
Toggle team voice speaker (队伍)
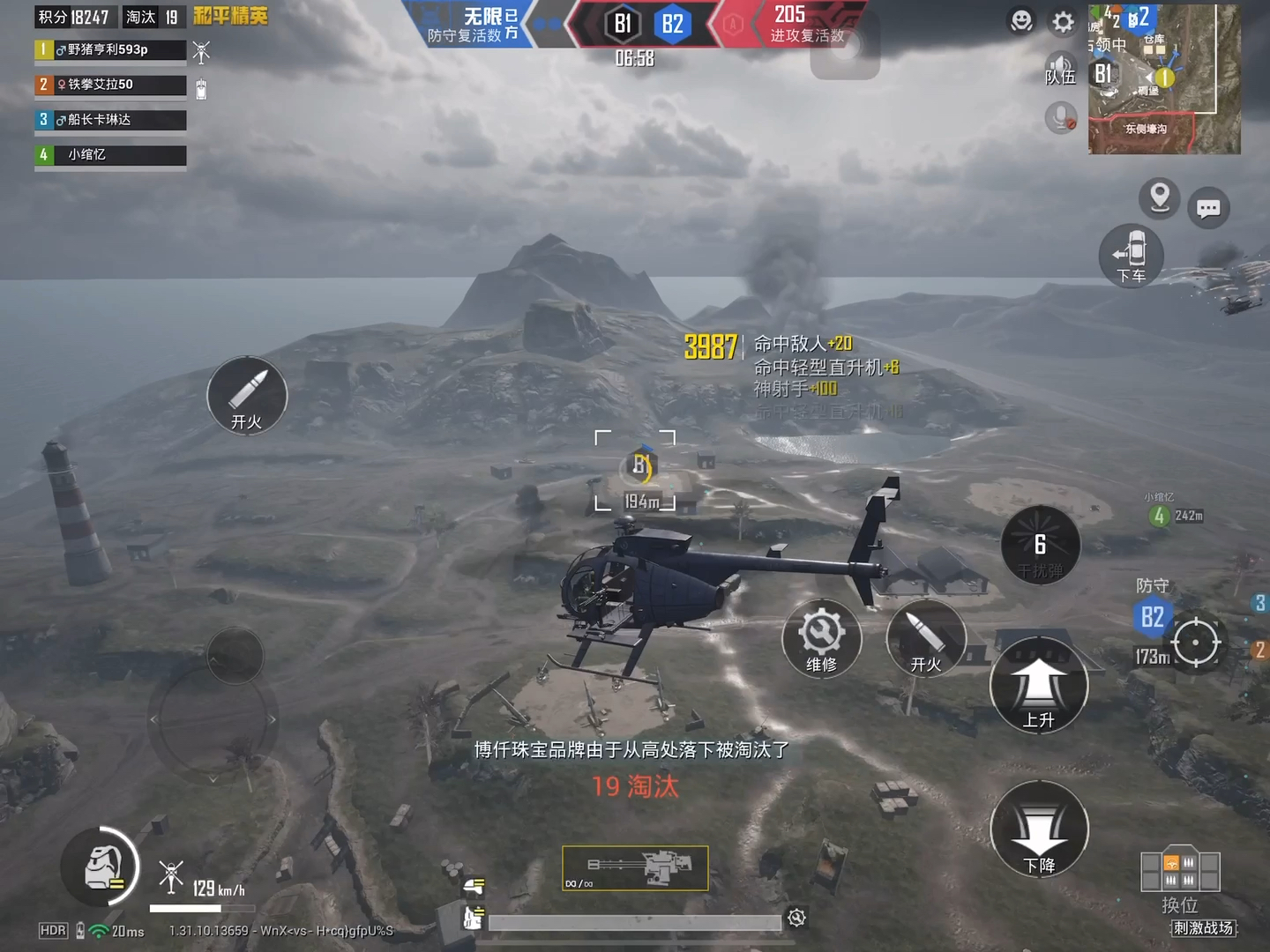click(1060, 68)
